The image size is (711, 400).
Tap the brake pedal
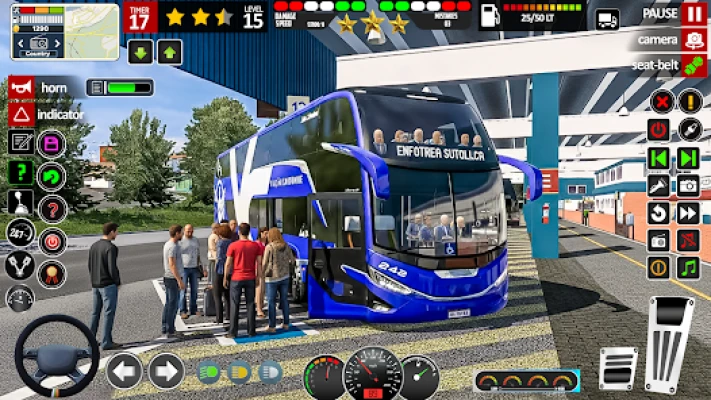click(618, 367)
